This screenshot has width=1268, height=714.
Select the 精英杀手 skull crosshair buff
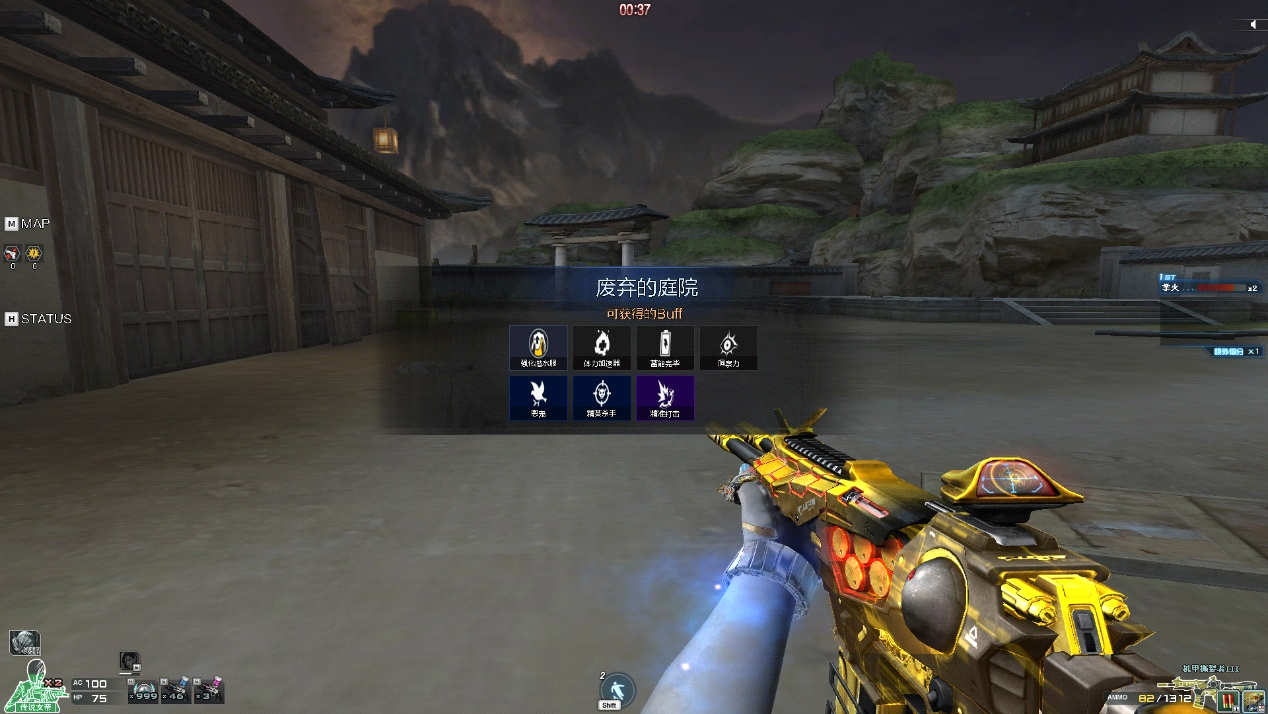[x=601, y=397]
